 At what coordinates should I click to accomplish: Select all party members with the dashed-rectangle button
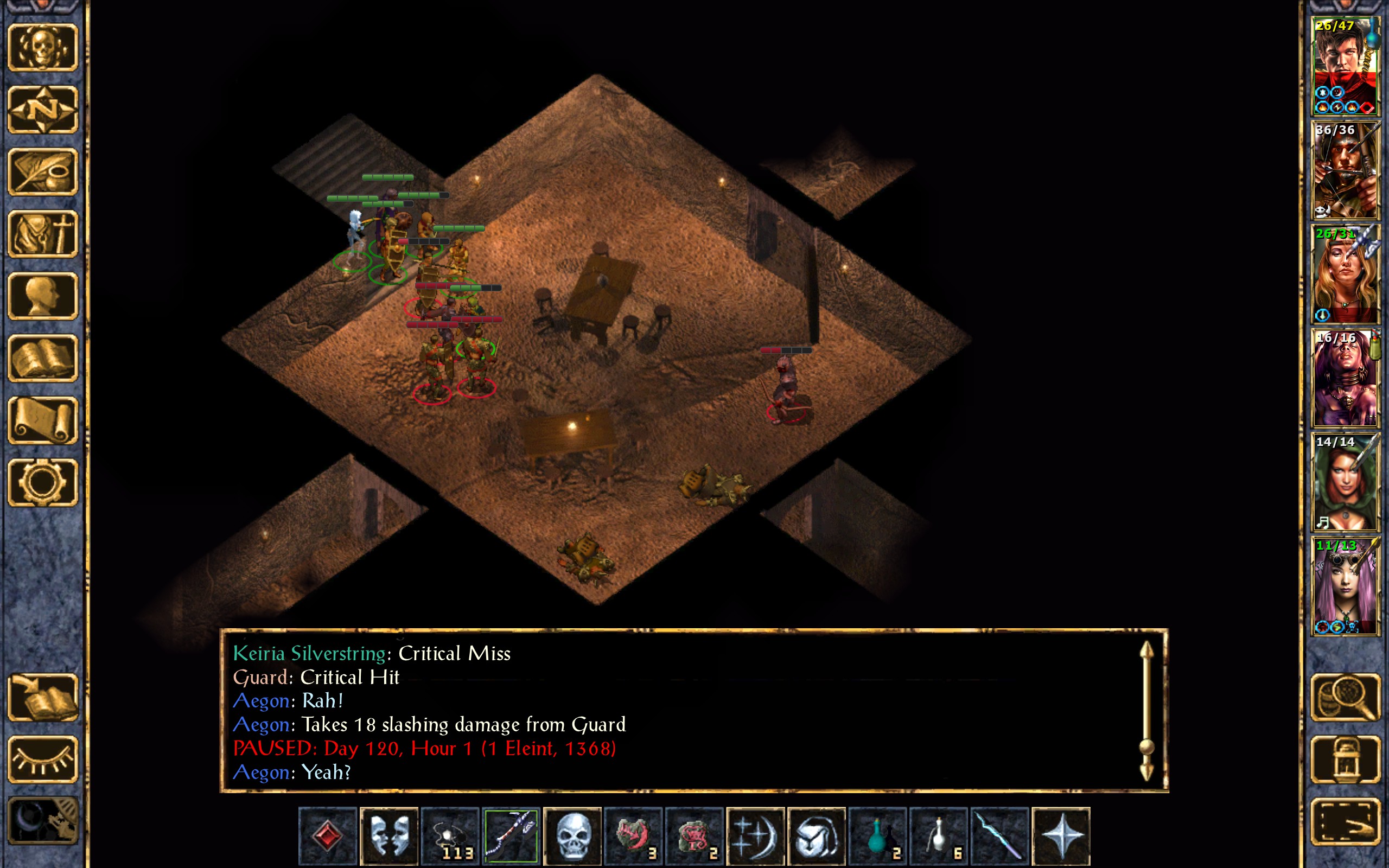pyautogui.click(x=1345, y=821)
